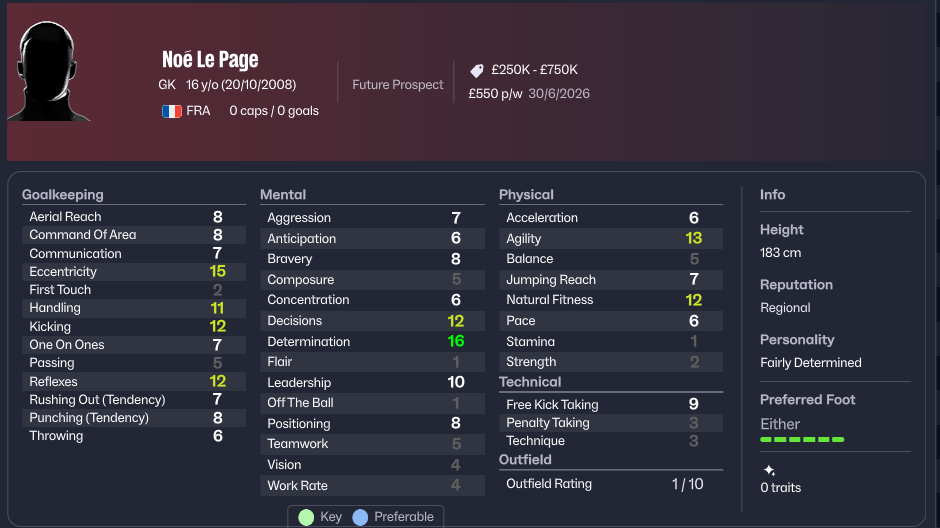Choose the Leadership attribute row
Image resolution: width=940 pixels, height=528 pixels.
[x=364, y=382]
